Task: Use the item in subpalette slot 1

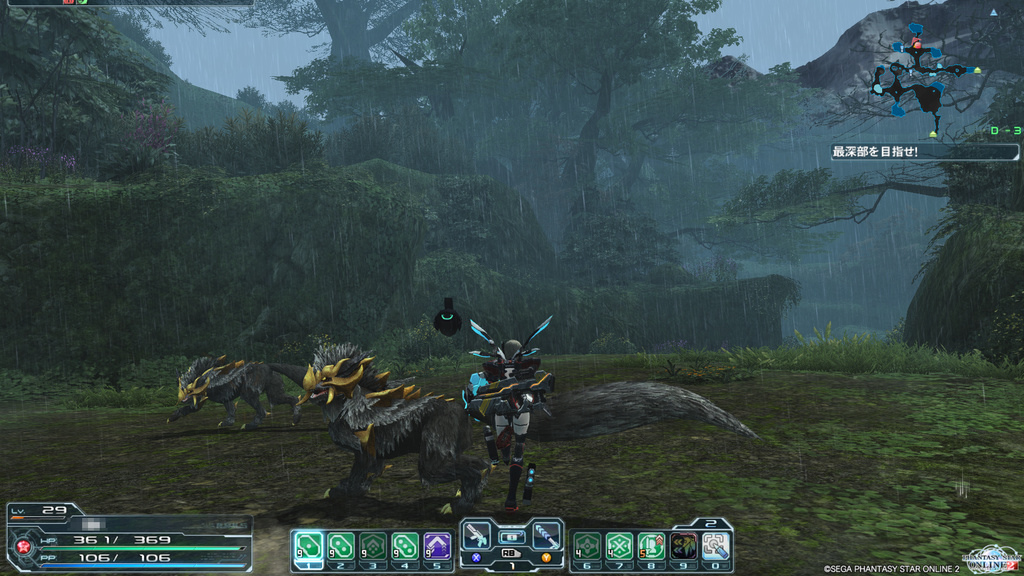Action: click(x=308, y=546)
